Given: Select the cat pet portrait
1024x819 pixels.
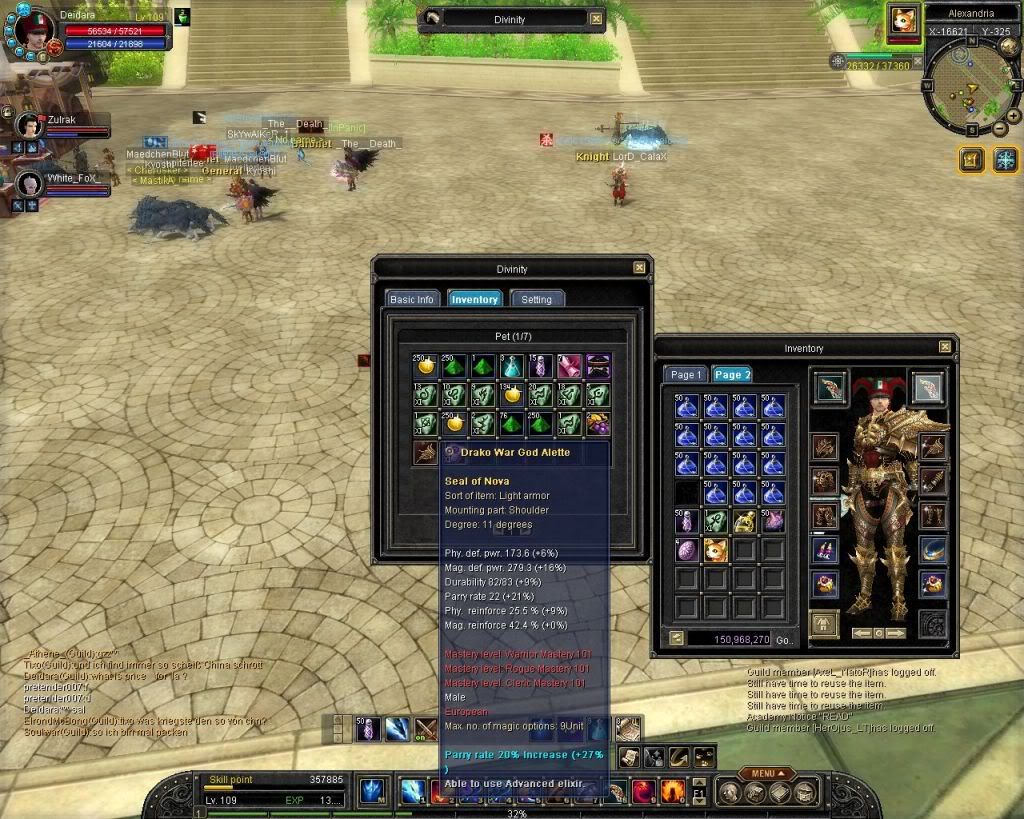Looking at the screenshot, I should (x=904, y=21).
